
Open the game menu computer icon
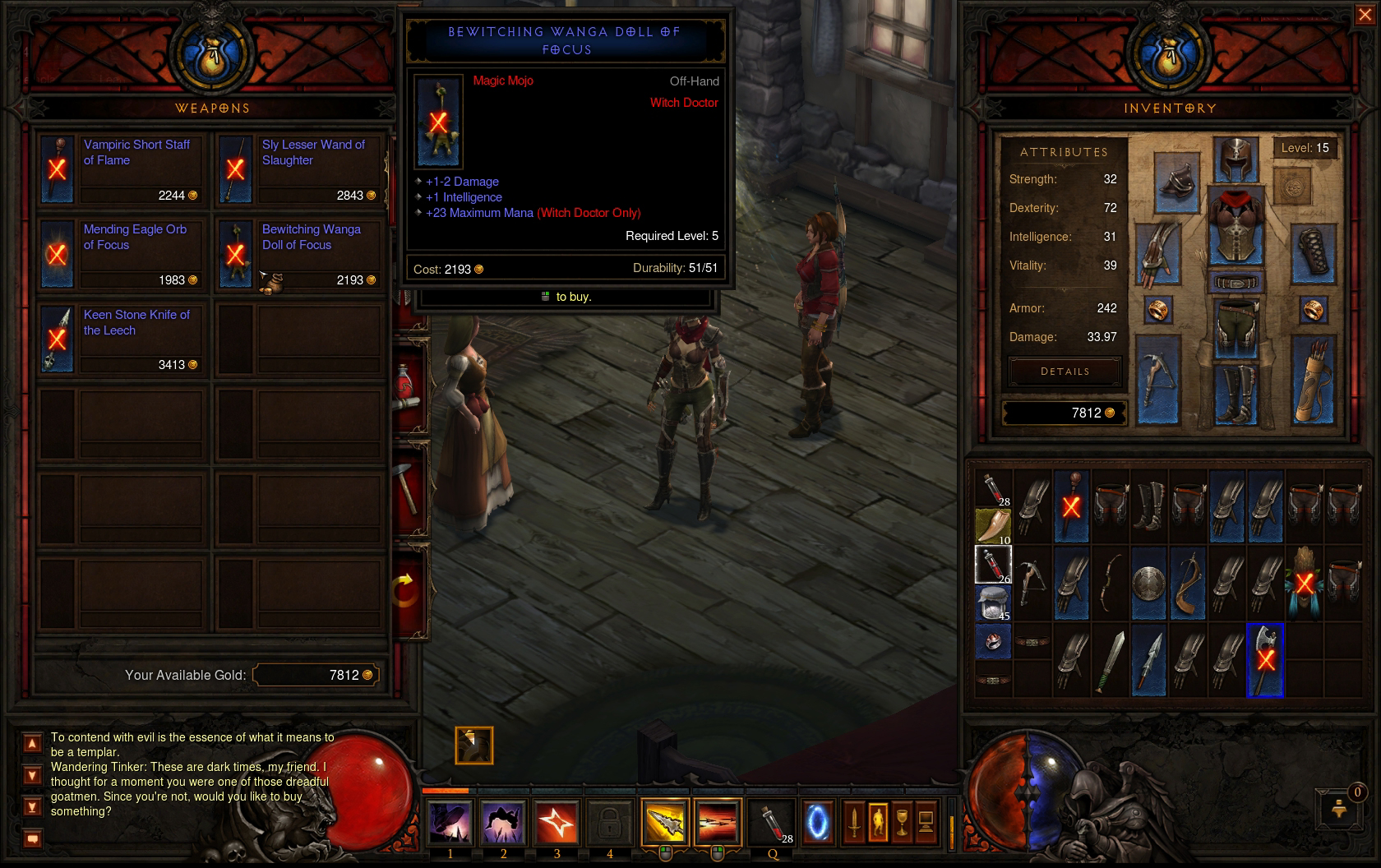pyautogui.click(x=926, y=820)
